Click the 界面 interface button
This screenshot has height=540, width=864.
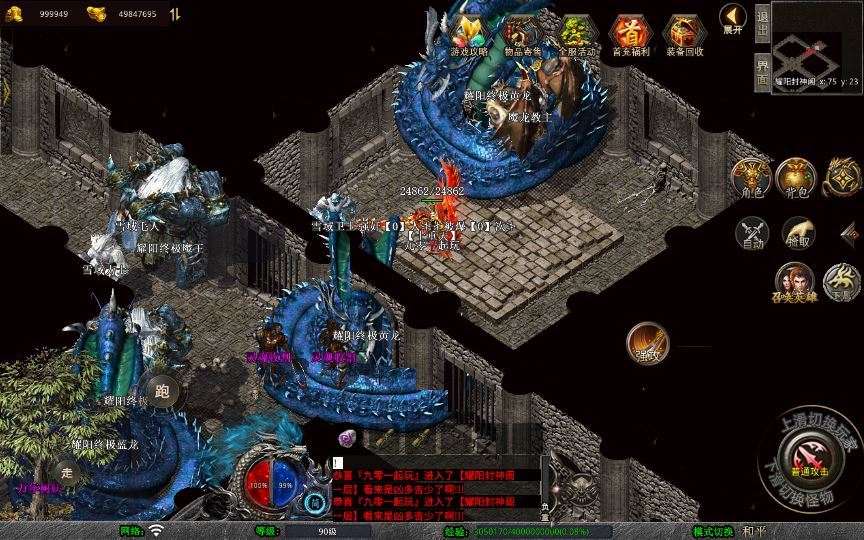(x=762, y=72)
